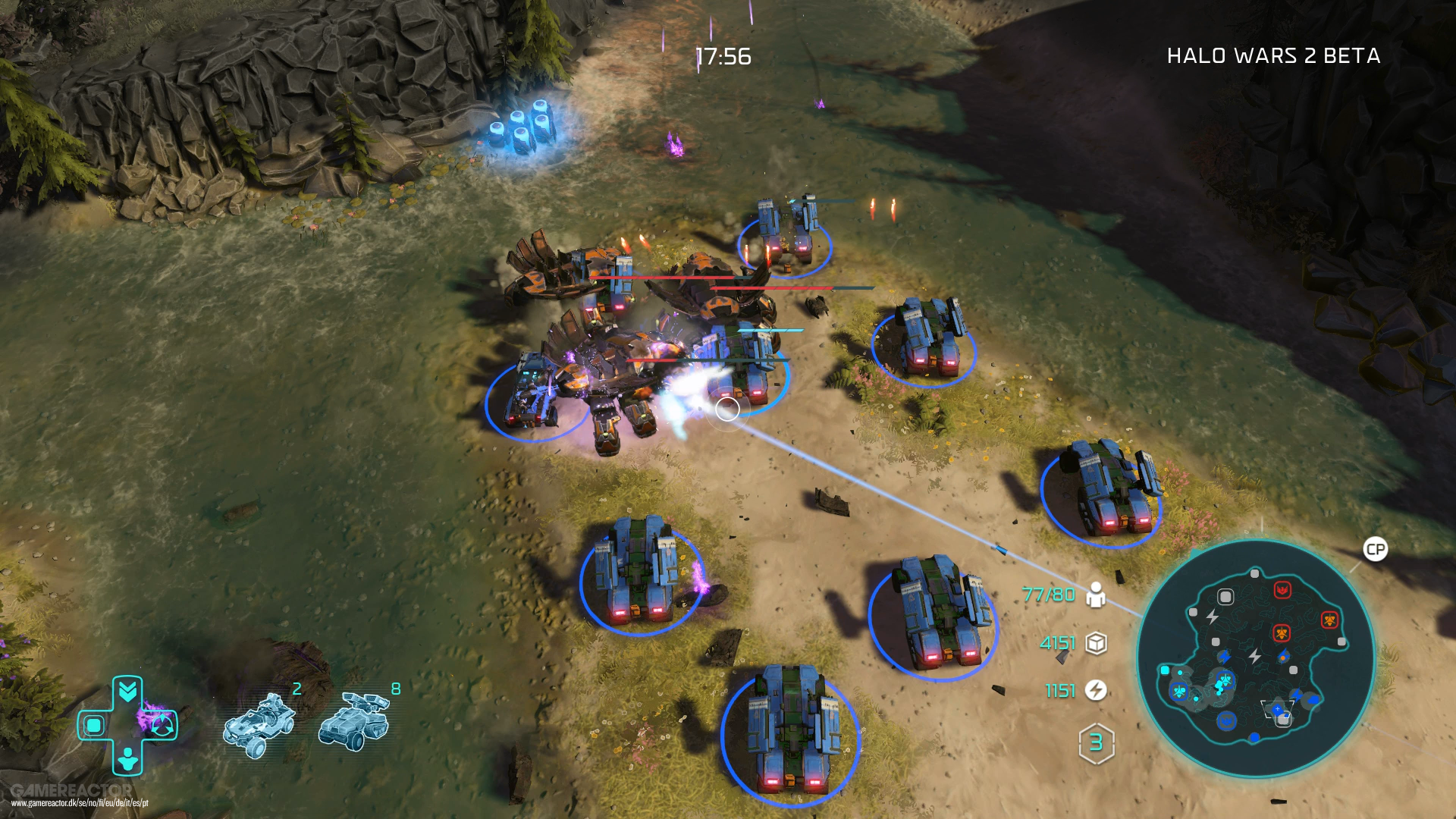Toggle the global rally circle on D-pad
The image size is (1456, 819).
click(162, 726)
